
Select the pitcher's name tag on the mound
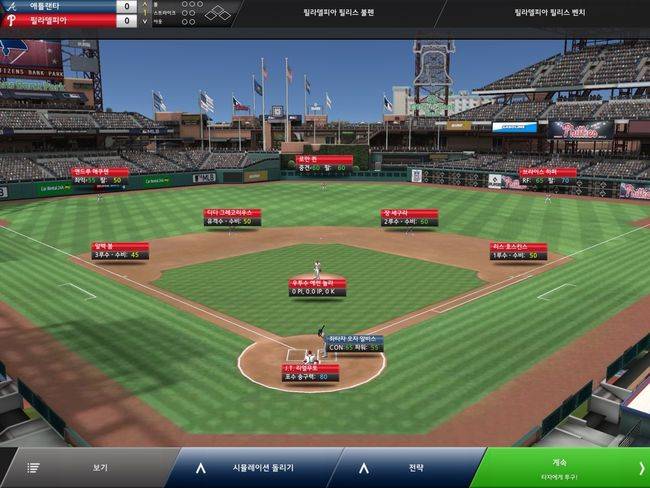(x=317, y=288)
